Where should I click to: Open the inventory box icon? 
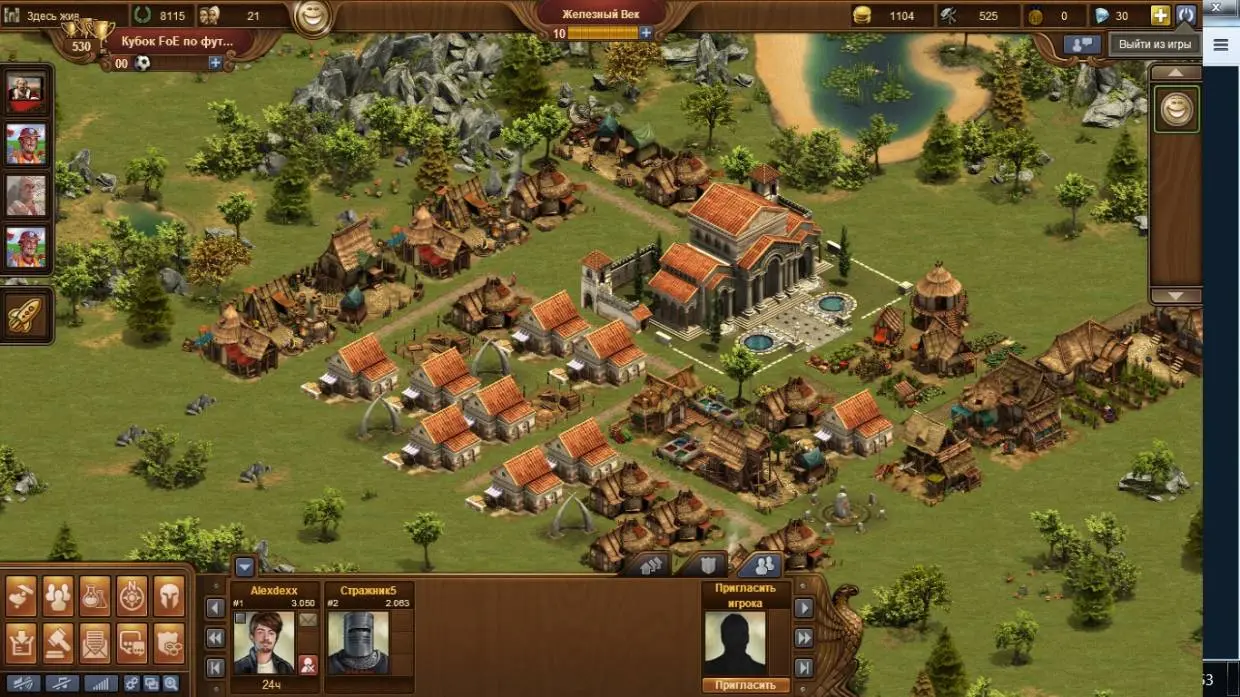pos(21,641)
